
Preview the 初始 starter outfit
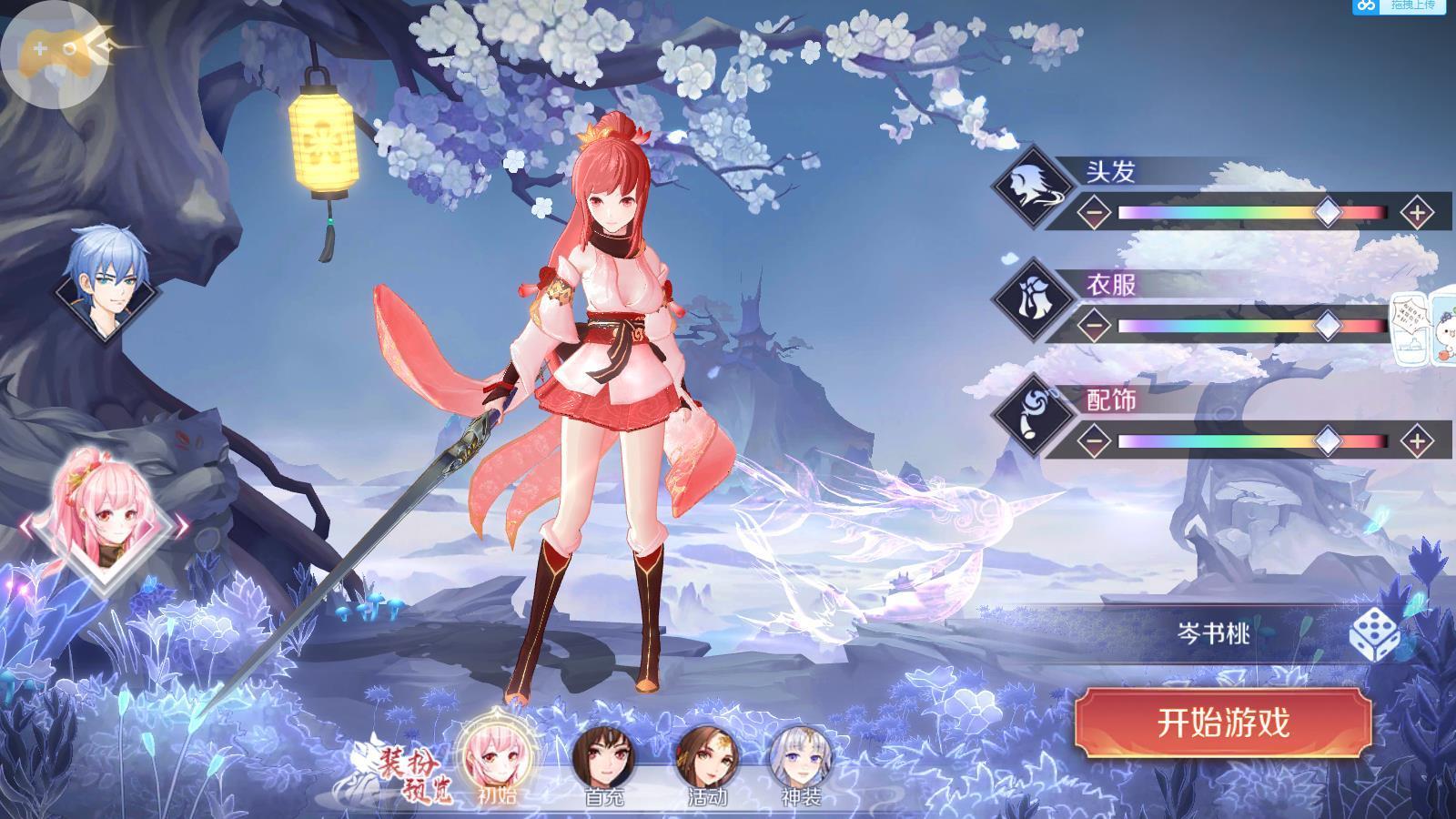(x=497, y=757)
